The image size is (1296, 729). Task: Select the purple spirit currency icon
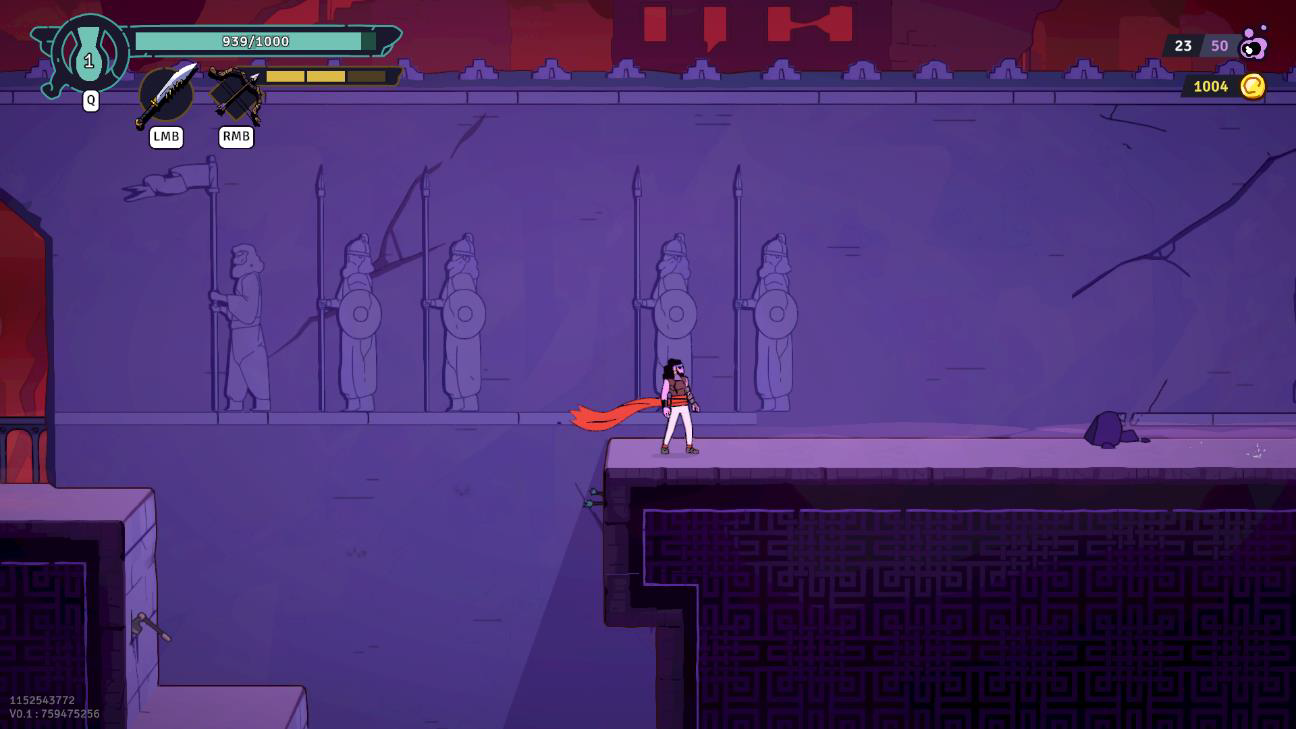click(x=1253, y=44)
